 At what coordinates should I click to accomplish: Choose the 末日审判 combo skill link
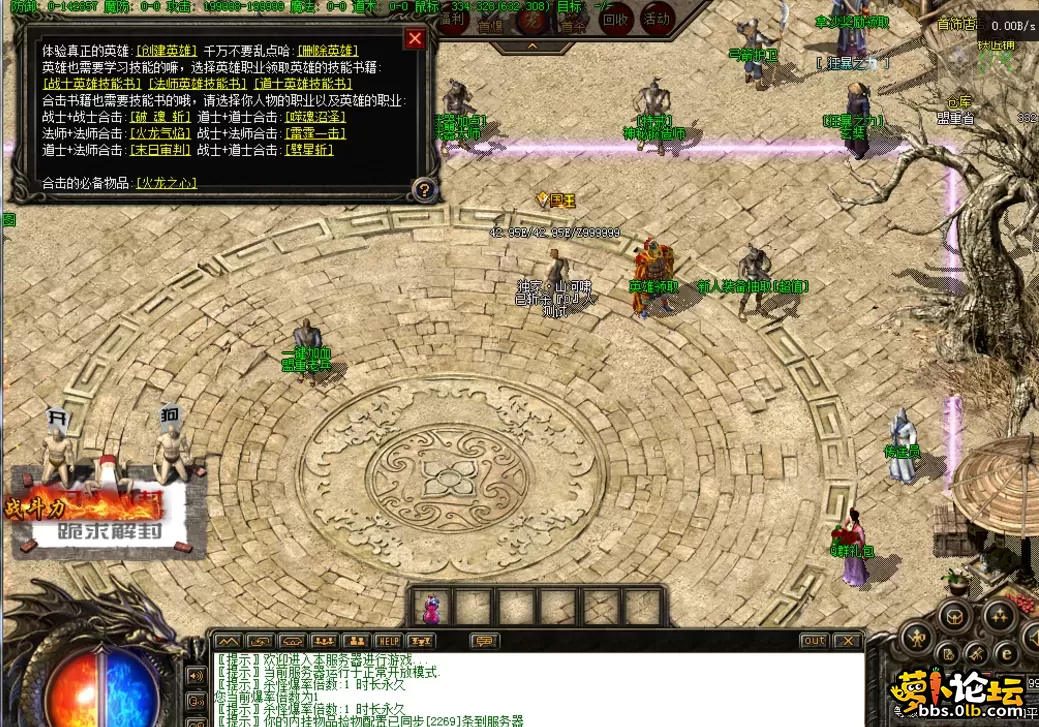point(156,150)
